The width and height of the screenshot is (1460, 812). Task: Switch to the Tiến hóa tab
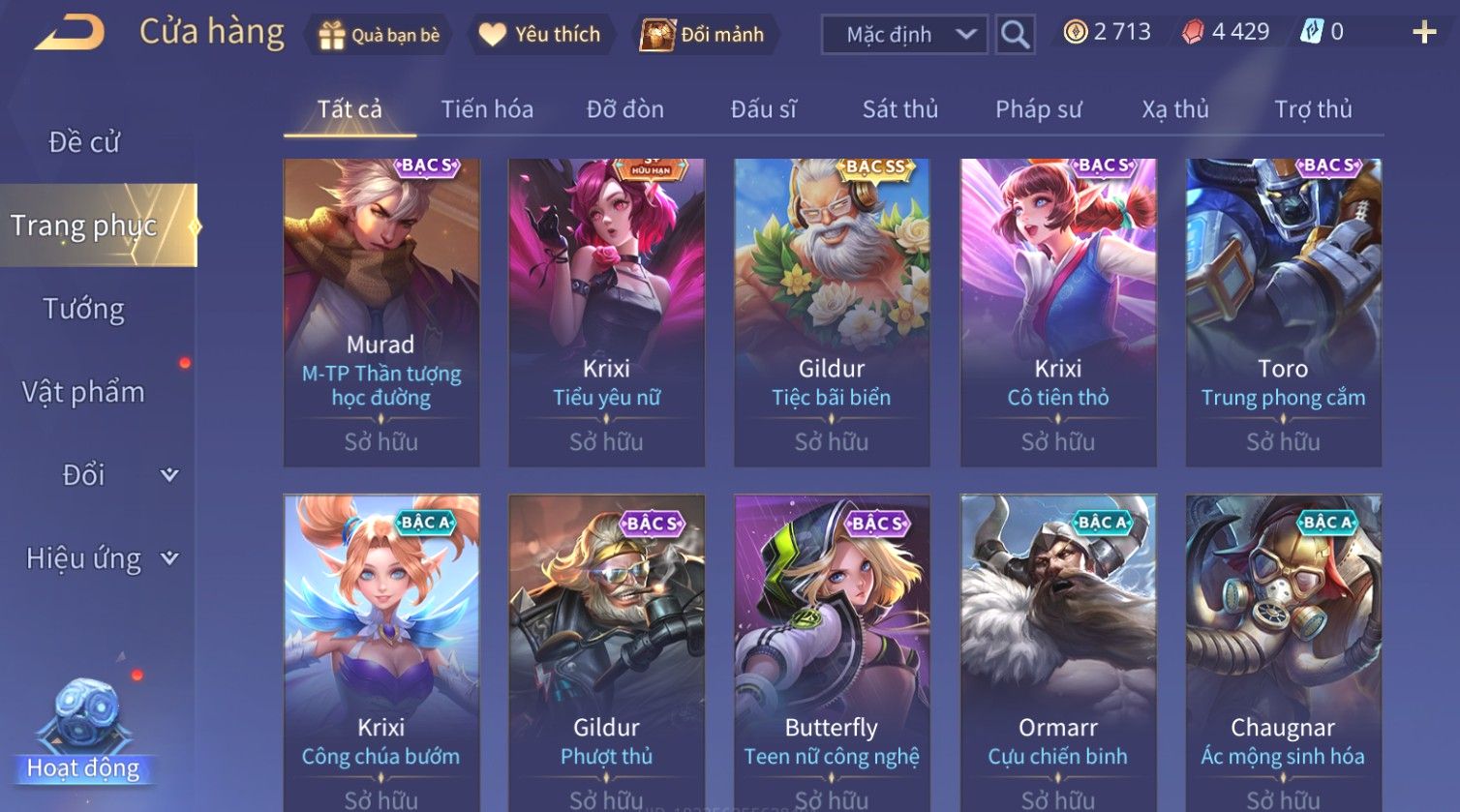click(x=487, y=109)
